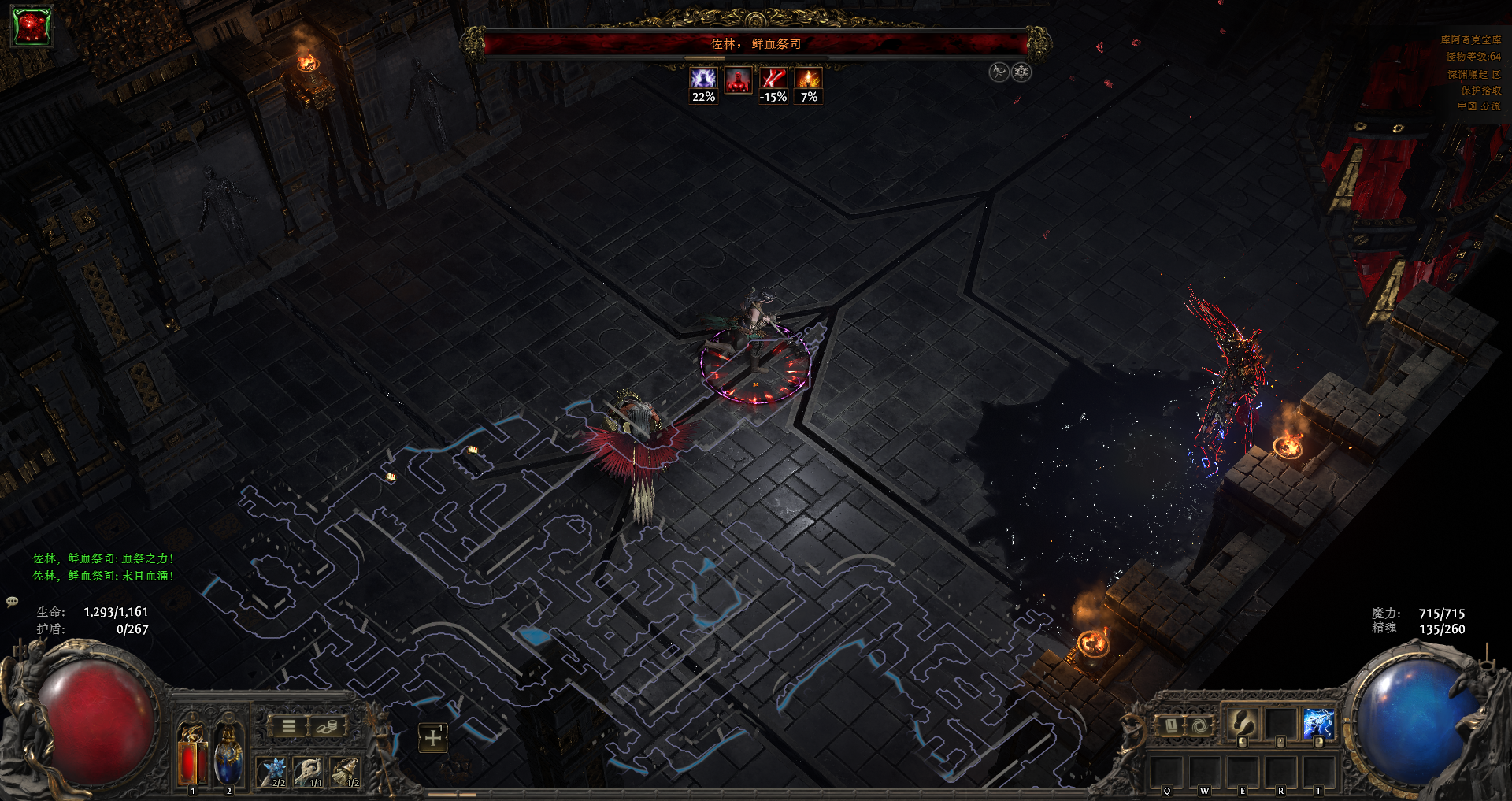Screen dimensions: 1512x801
Task: Open the chat speech bubble icon
Action: pyautogui.click(x=13, y=602)
